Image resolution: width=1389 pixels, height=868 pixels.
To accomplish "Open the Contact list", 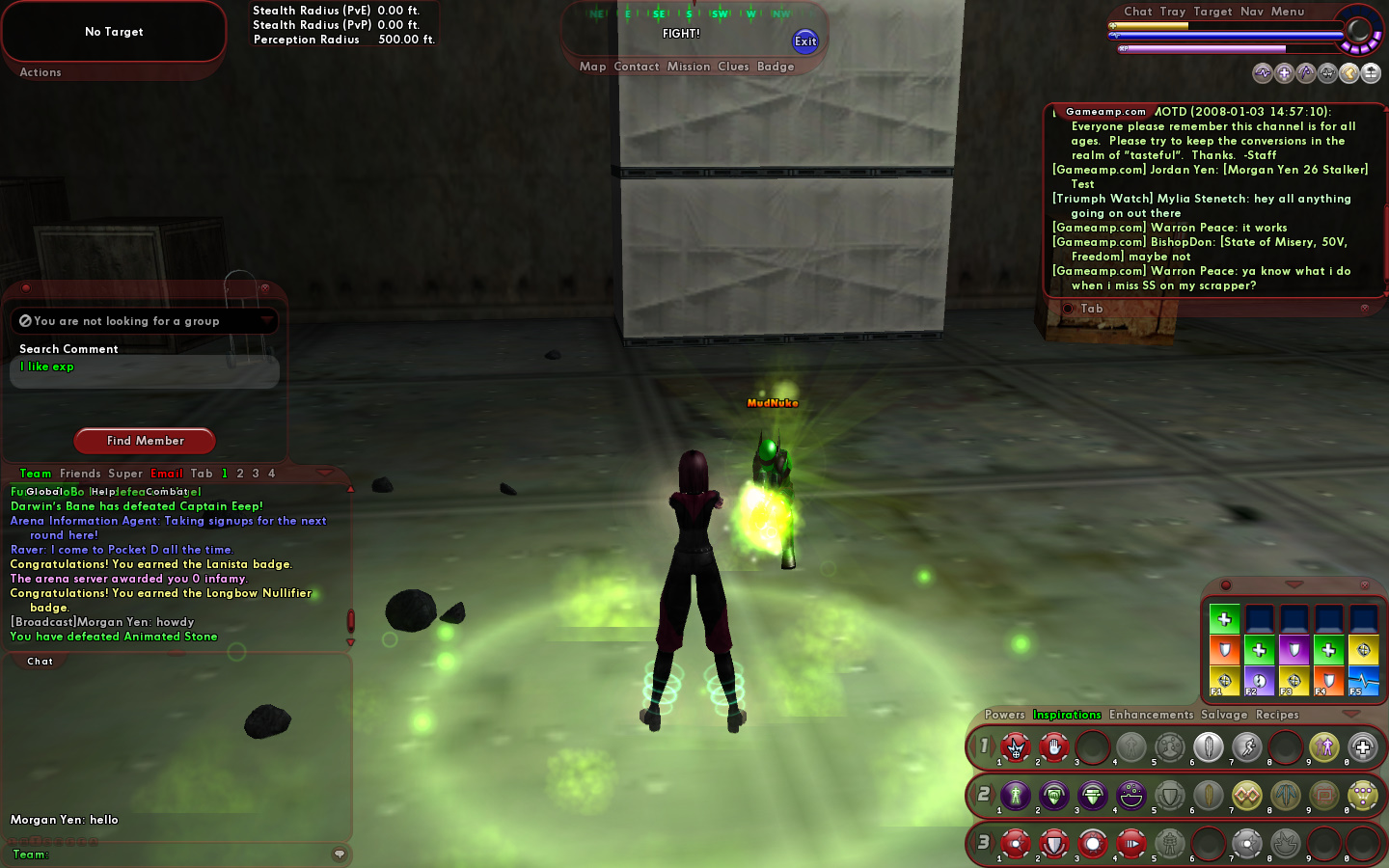I will tap(636, 67).
